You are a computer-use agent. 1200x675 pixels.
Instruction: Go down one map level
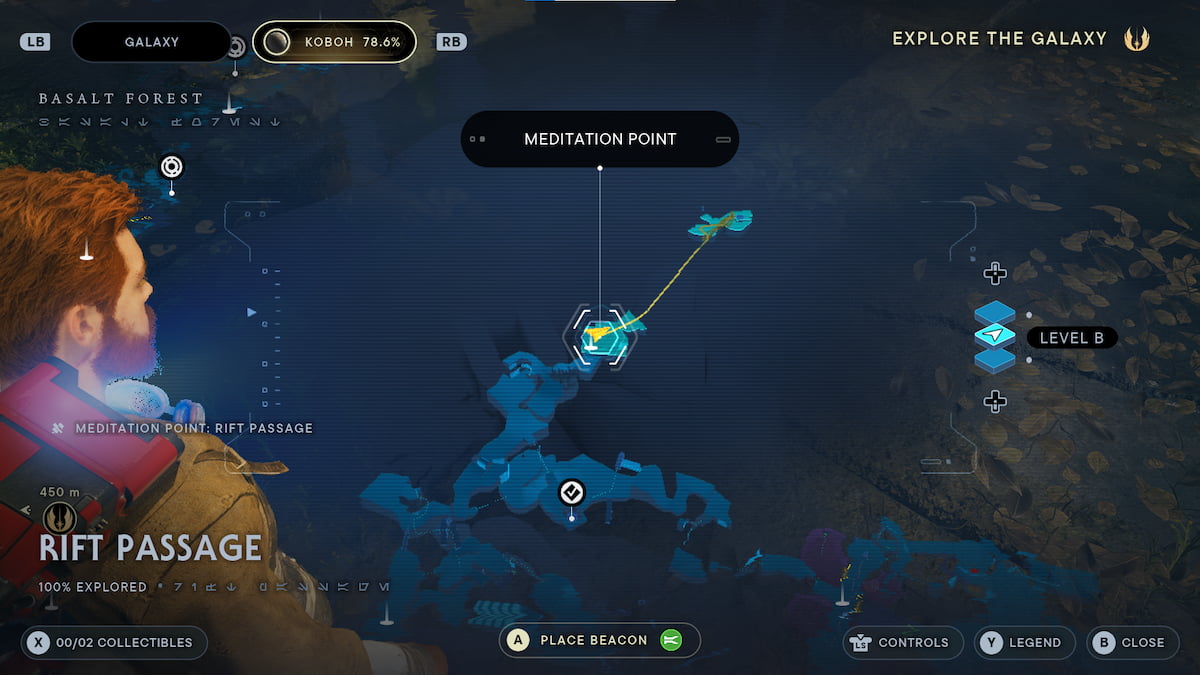994,402
